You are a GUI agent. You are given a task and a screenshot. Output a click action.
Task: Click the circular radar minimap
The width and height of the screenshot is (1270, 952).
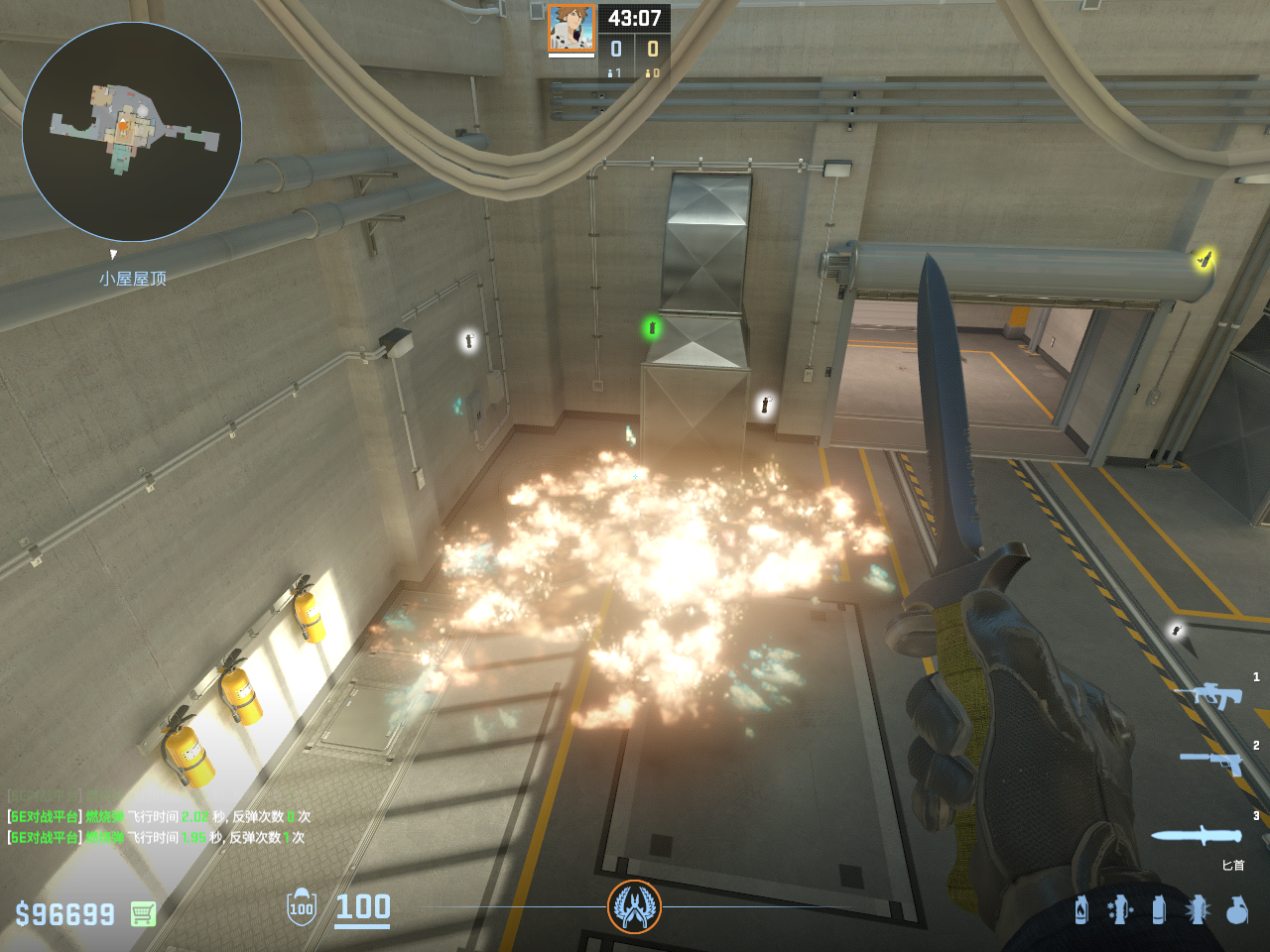132,132
